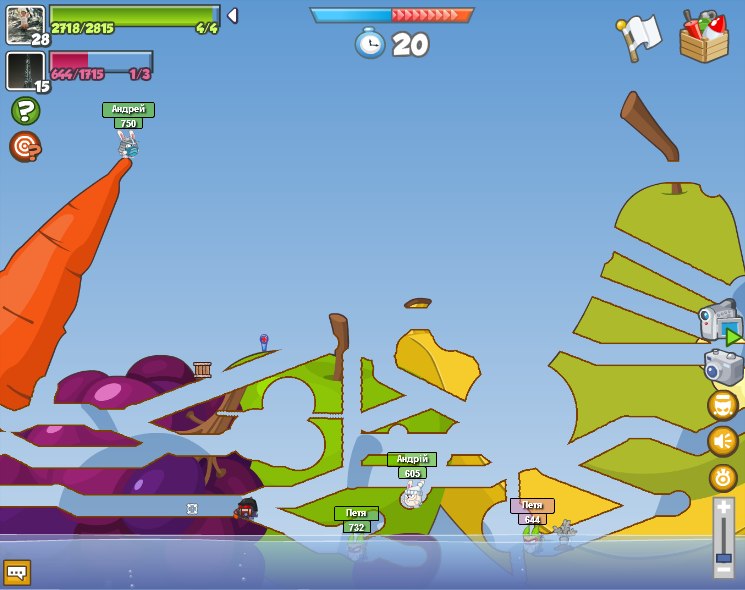745x590 pixels.
Task: Start recording with the video camera icon
Action: (719, 322)
